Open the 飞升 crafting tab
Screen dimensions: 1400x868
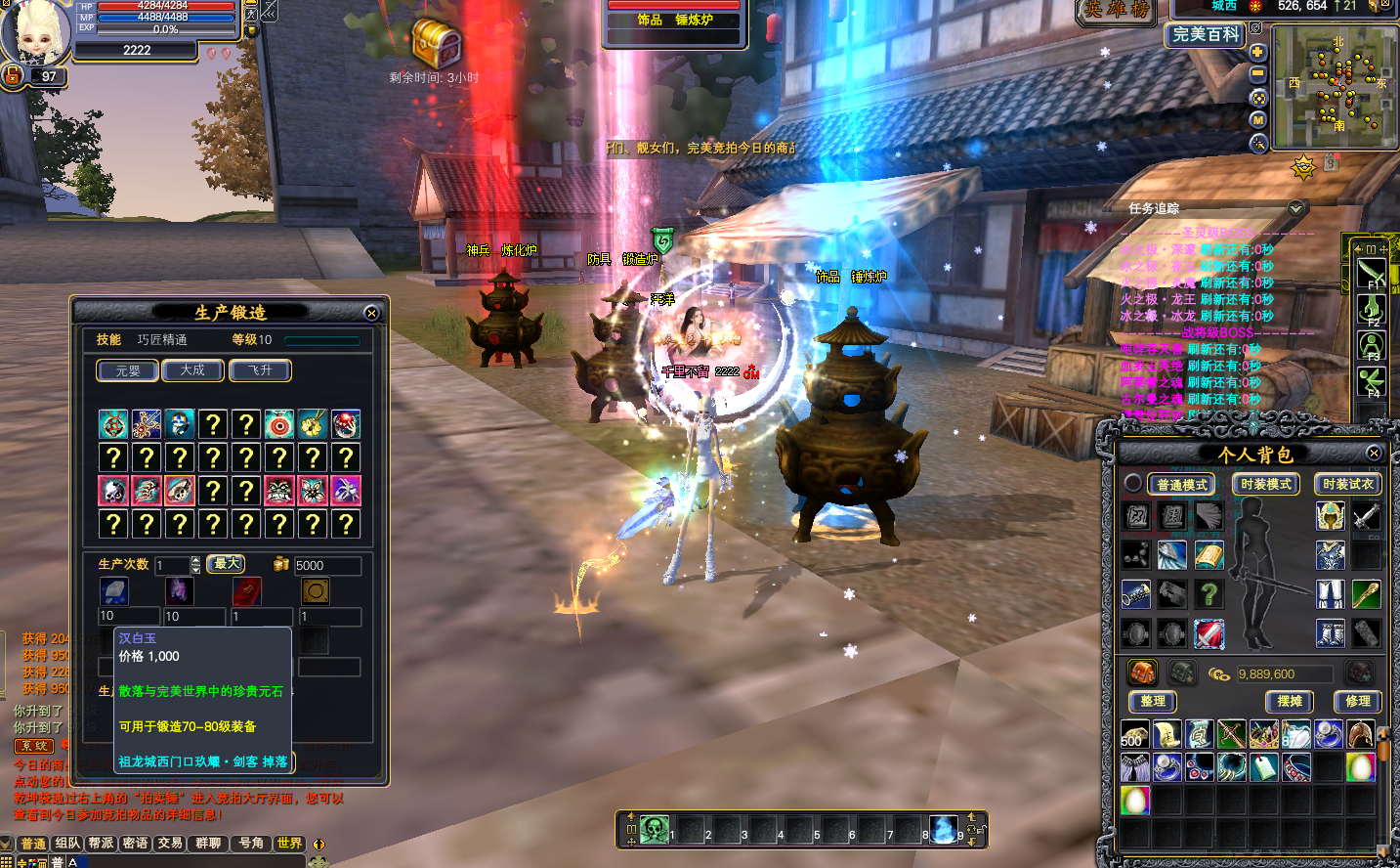(260, 370)
